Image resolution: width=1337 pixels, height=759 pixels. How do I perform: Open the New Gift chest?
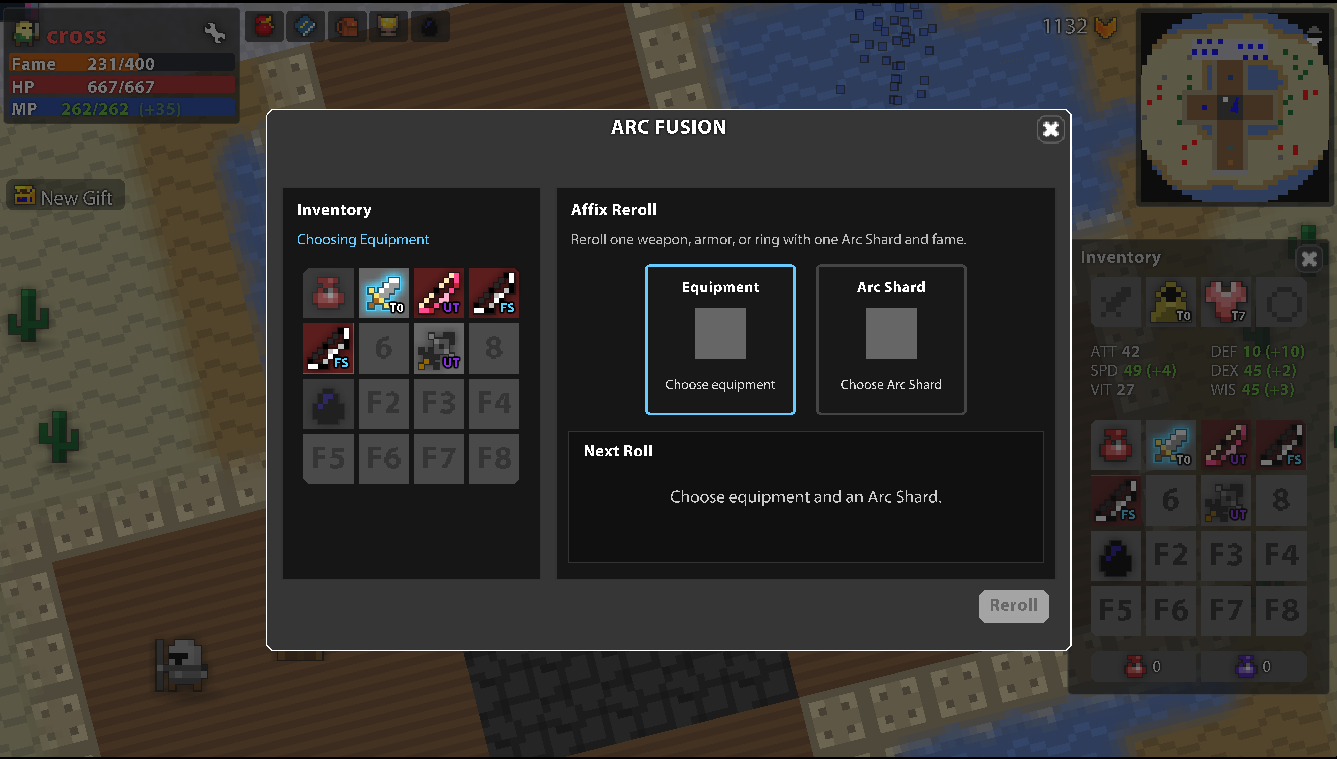tap(65, 196)
